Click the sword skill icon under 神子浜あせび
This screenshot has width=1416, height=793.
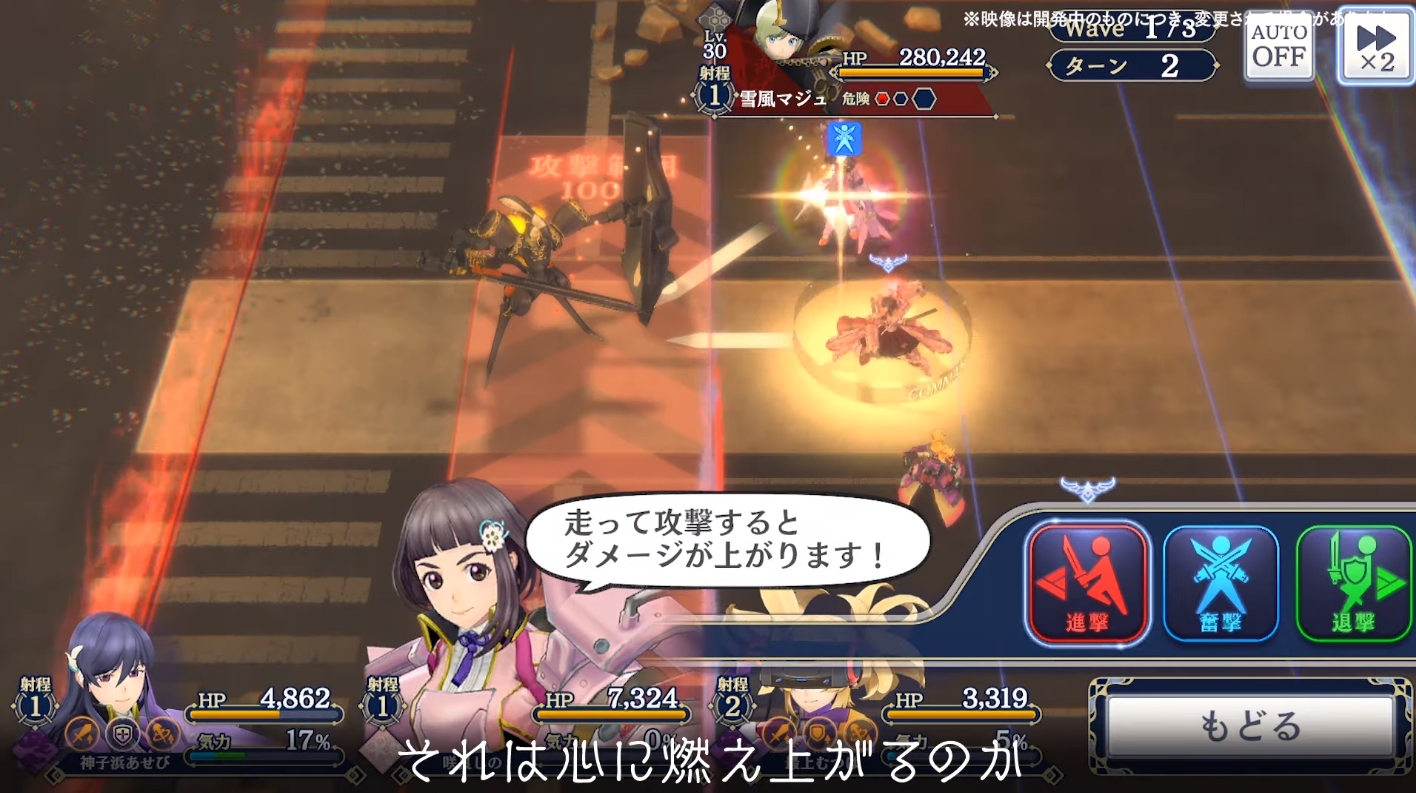pos(81,733)
